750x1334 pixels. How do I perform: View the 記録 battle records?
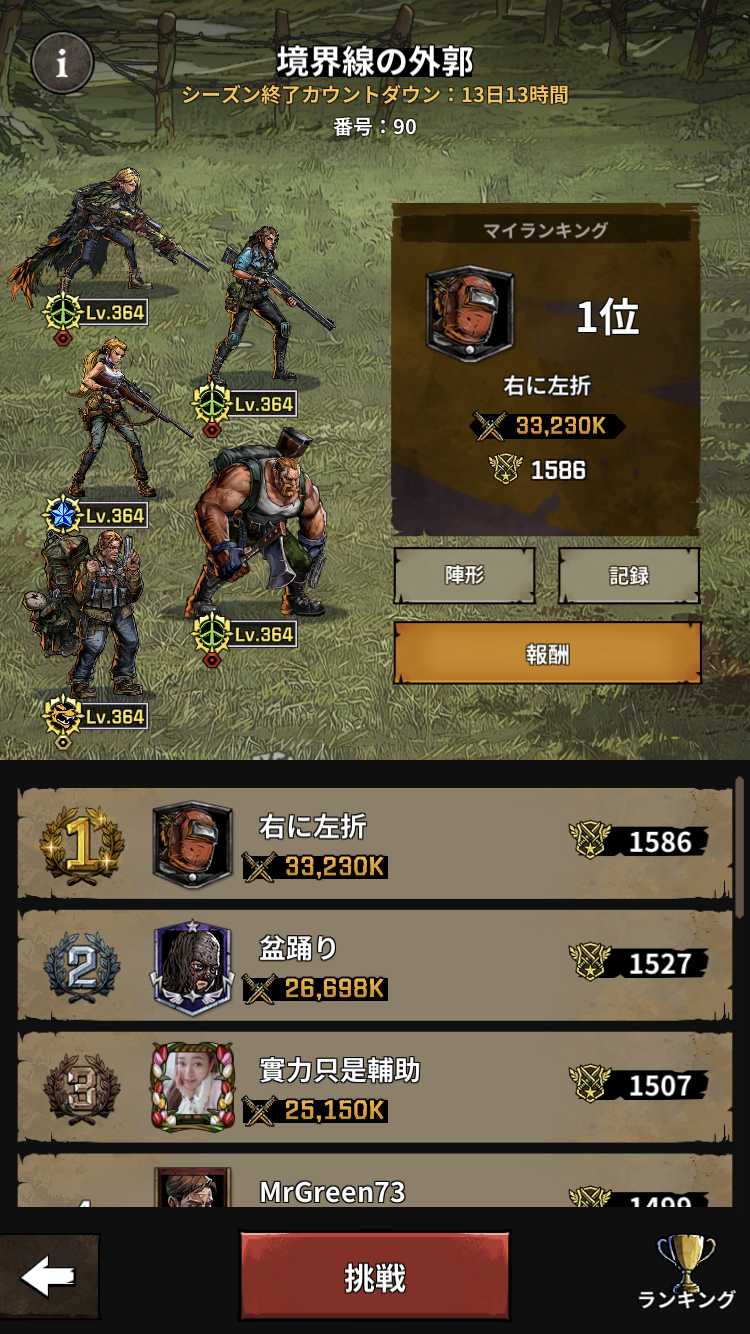629,575
